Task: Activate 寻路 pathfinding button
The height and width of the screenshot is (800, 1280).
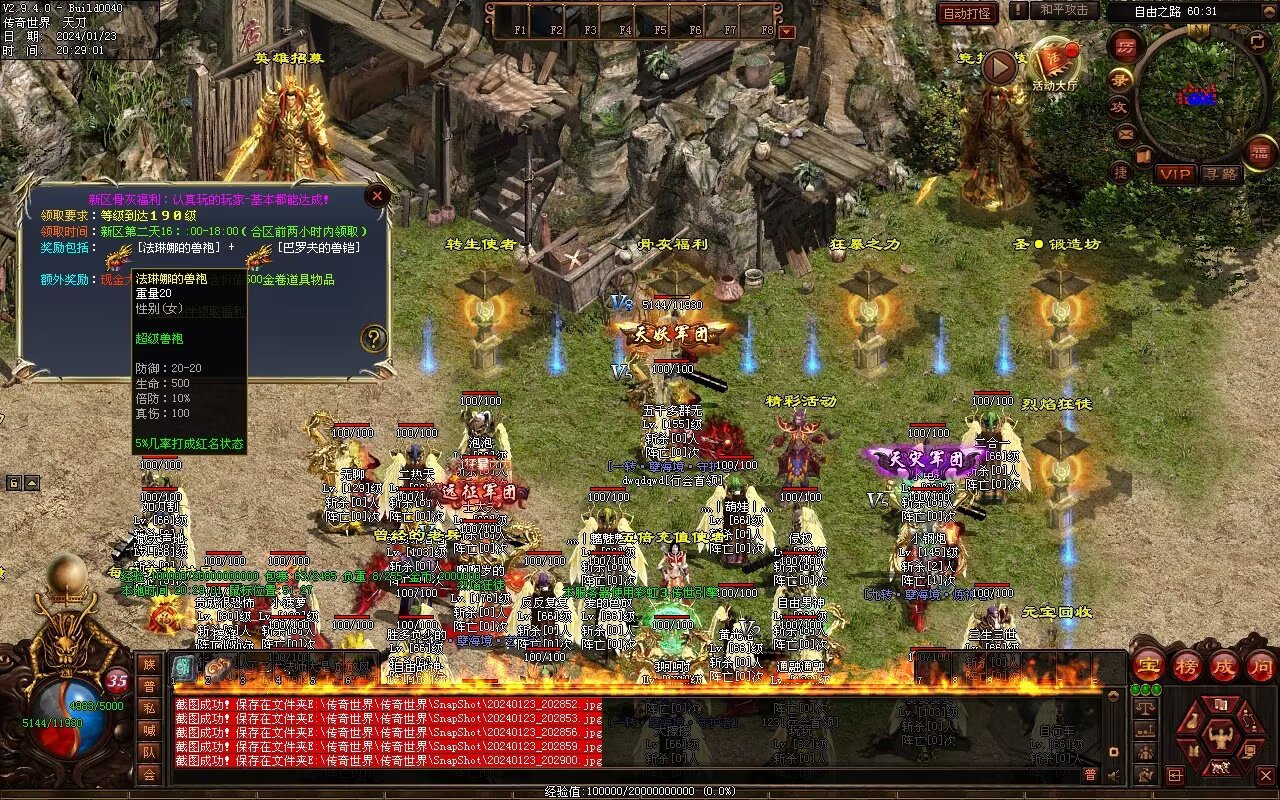Action: pos(1219,174)
